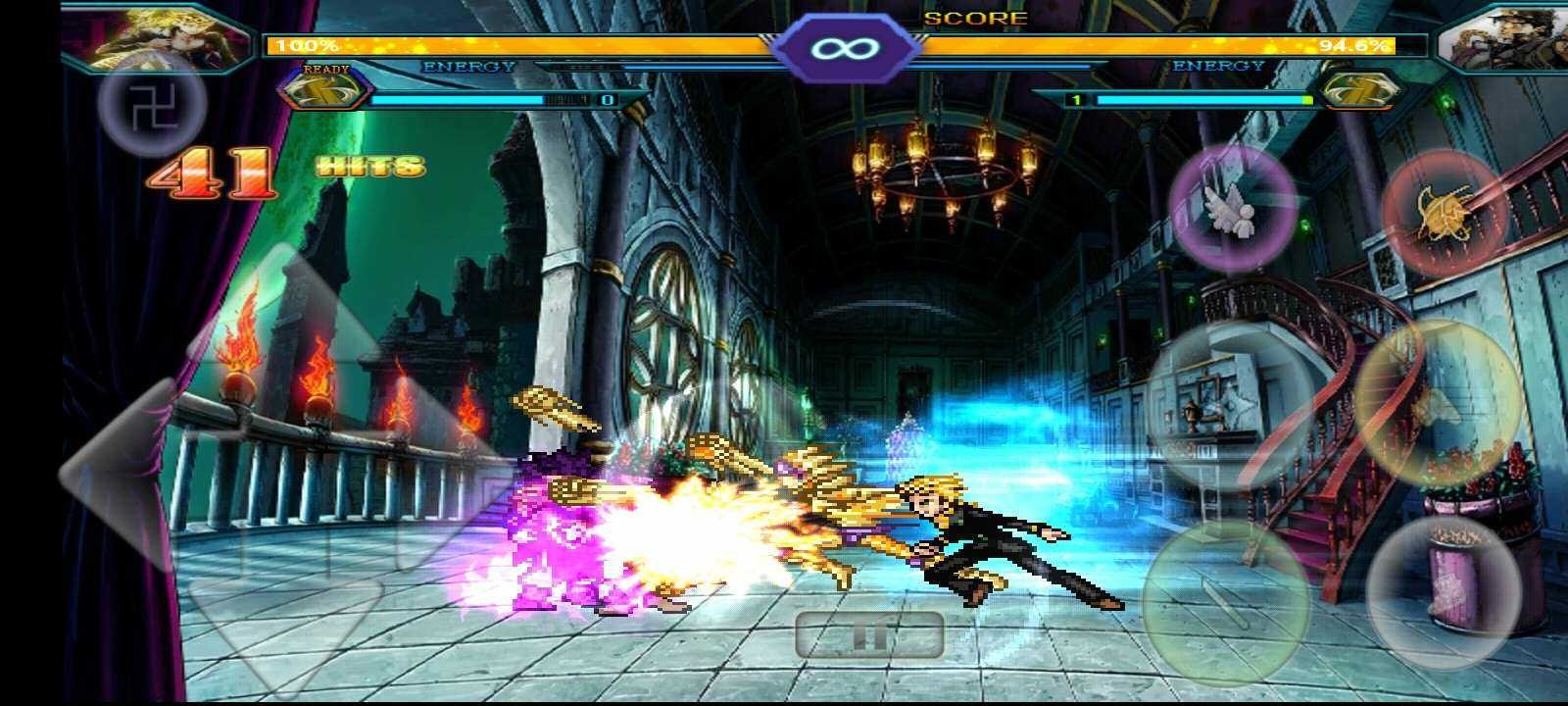Use the throwing knife skill icon
1568x706 pixels.
coord(1227,595)
